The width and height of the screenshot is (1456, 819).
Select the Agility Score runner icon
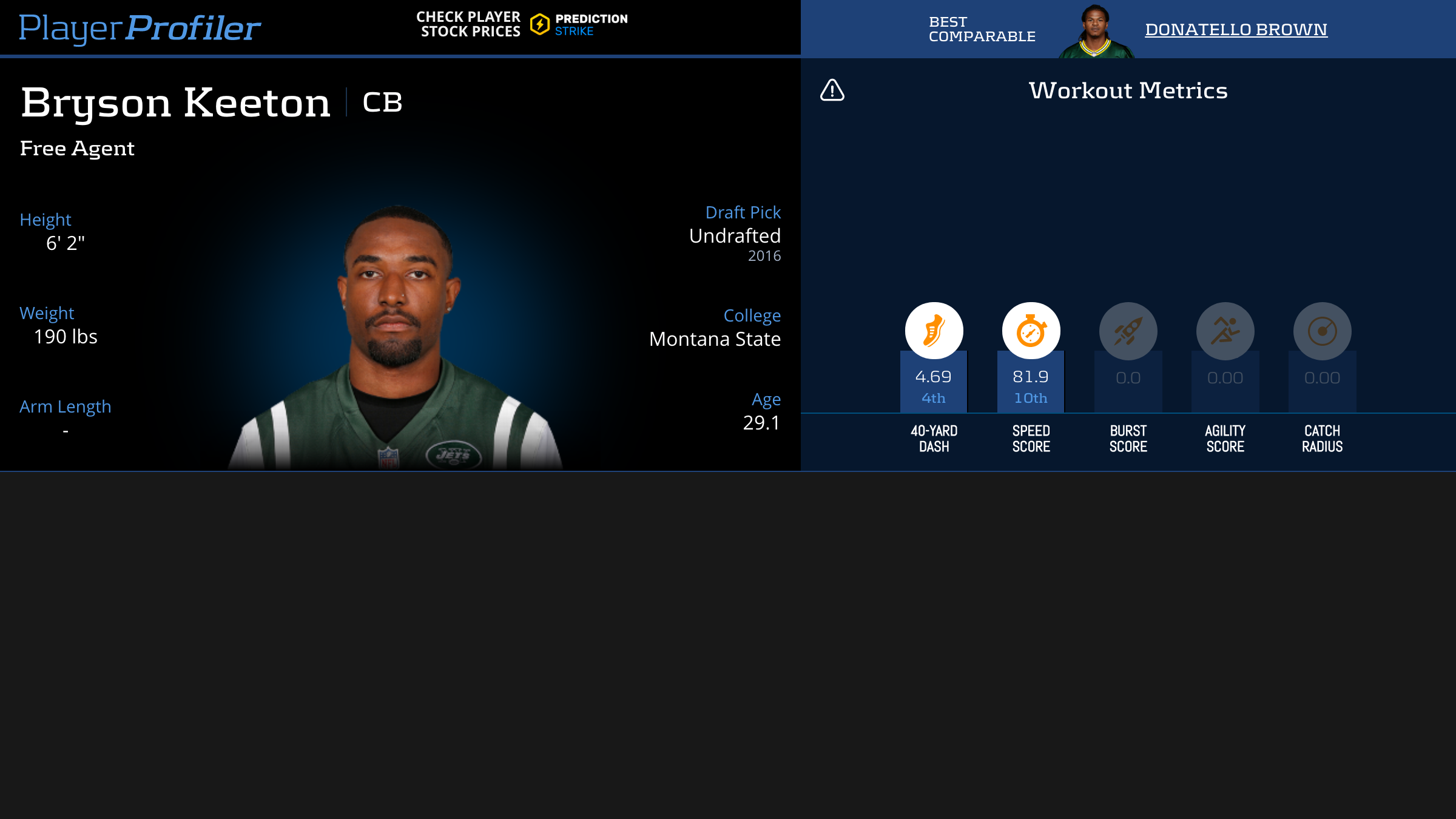coord(1225,331)
